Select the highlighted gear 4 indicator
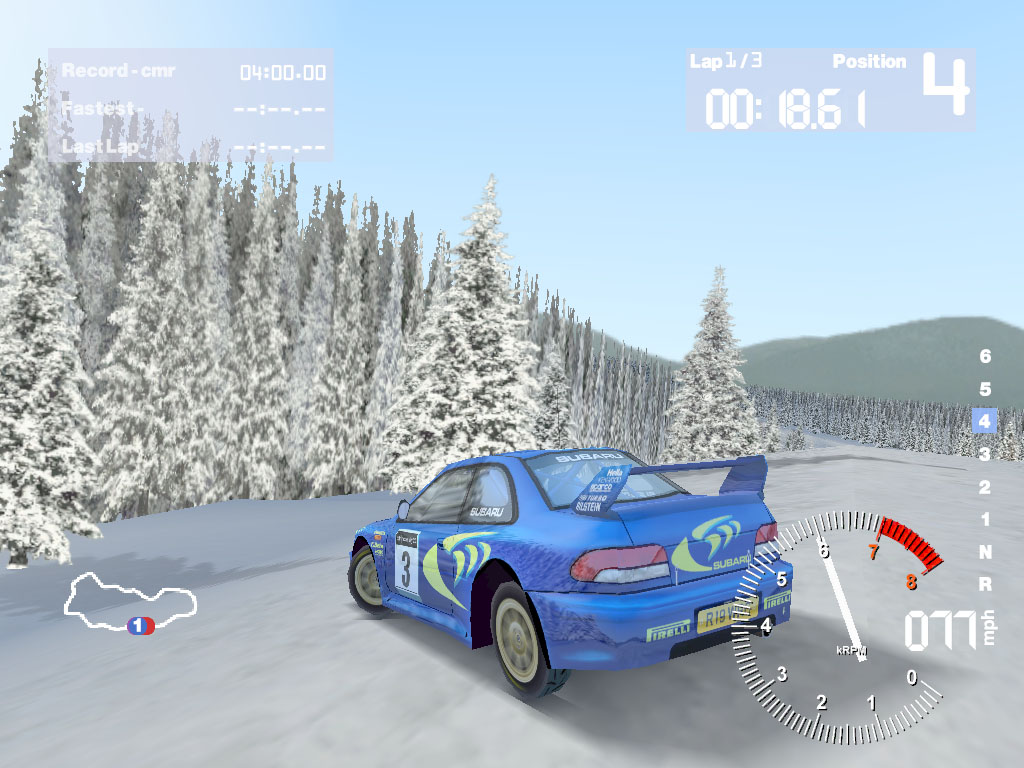Screen dimensions: 1024x768 point(985,421)
